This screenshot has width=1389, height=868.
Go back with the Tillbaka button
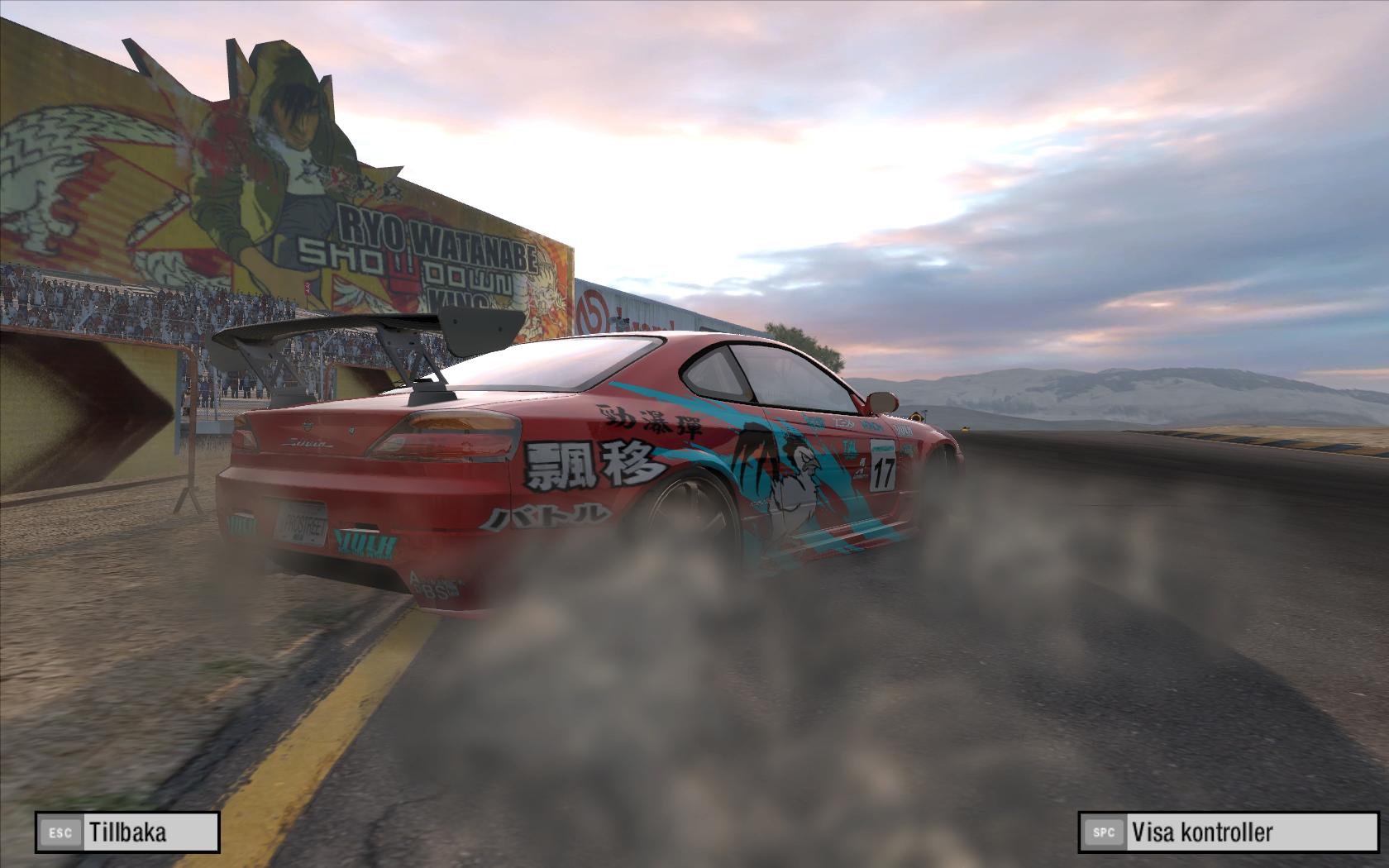click(127, 832)
